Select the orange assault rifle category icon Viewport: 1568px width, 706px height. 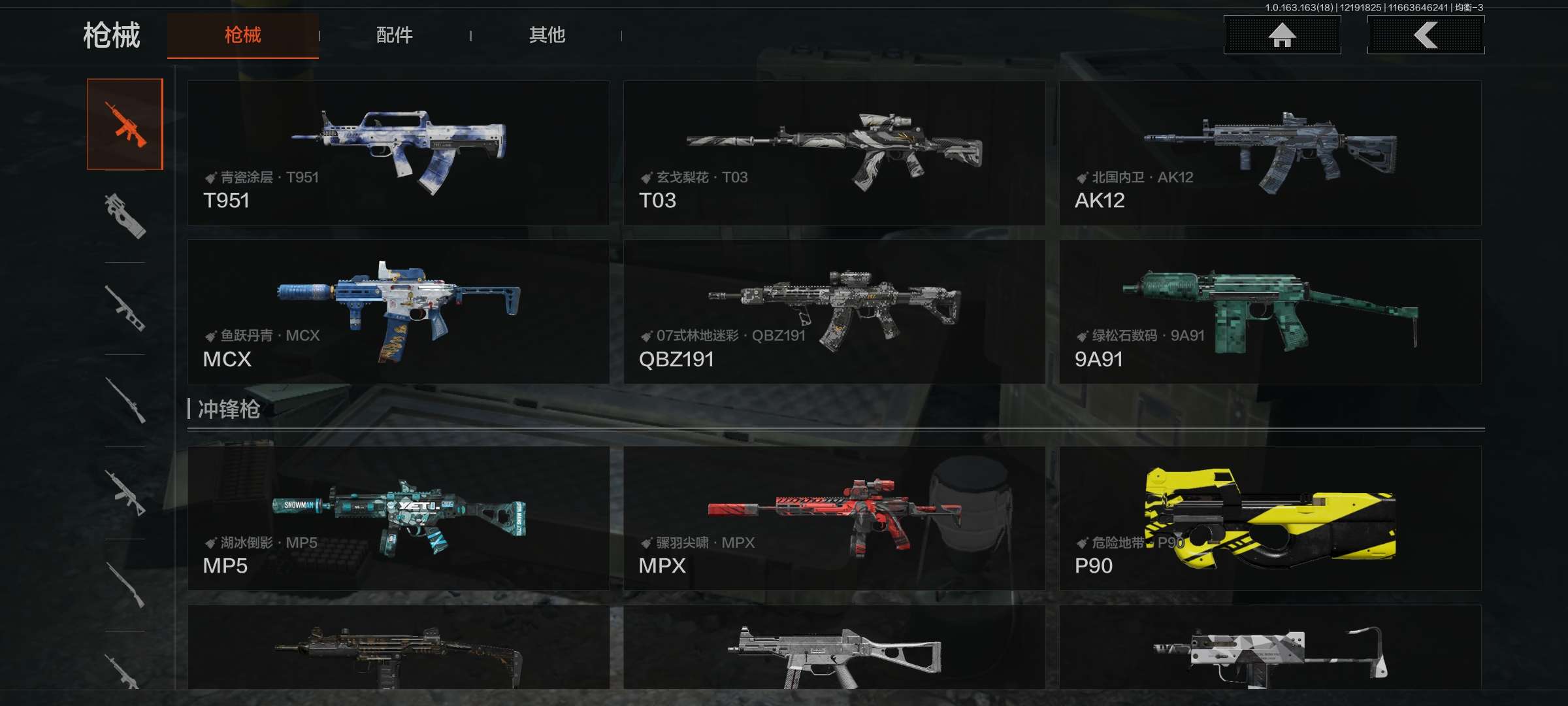125,124
